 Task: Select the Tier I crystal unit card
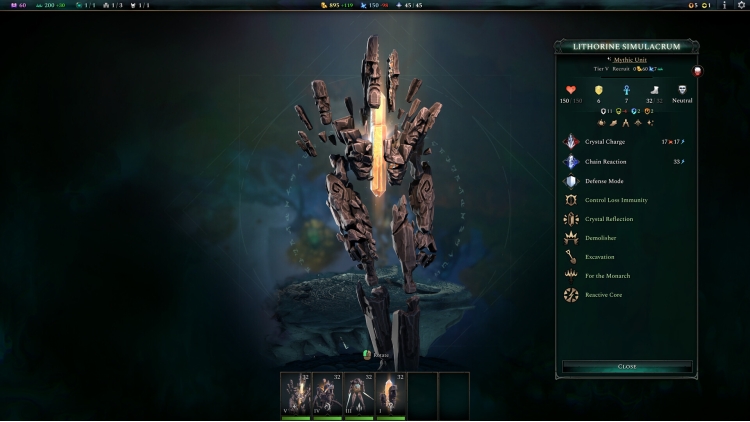390,395
